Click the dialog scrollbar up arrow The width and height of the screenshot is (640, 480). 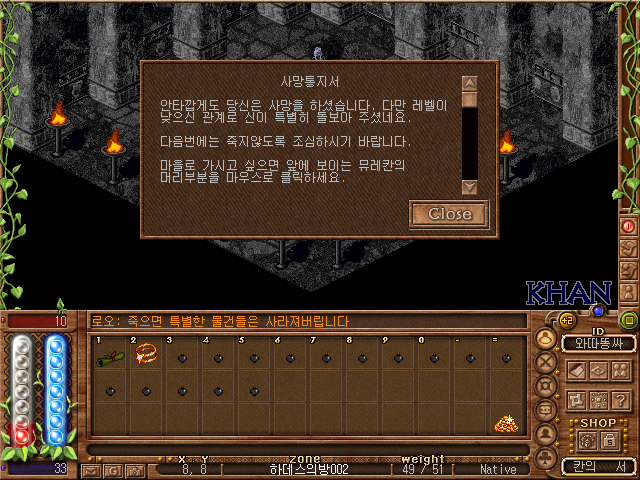469,84
